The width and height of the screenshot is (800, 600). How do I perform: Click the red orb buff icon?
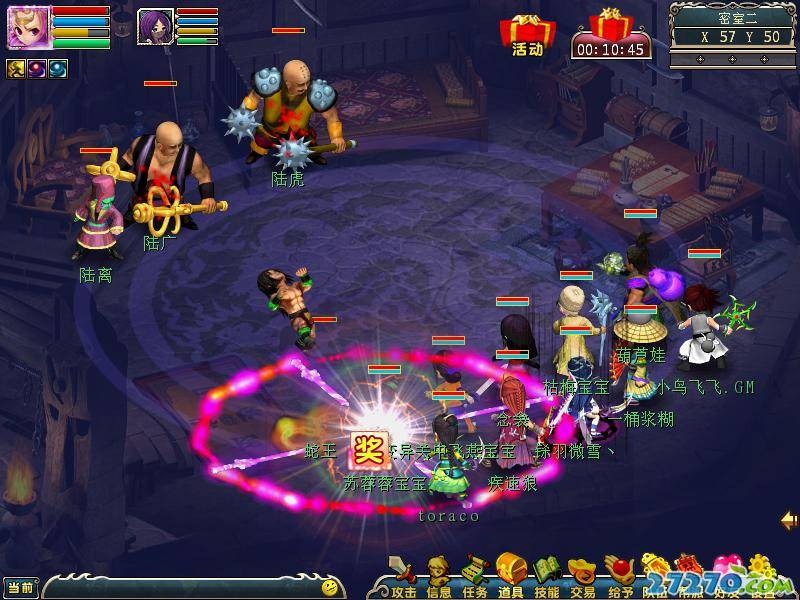[37, 68]
